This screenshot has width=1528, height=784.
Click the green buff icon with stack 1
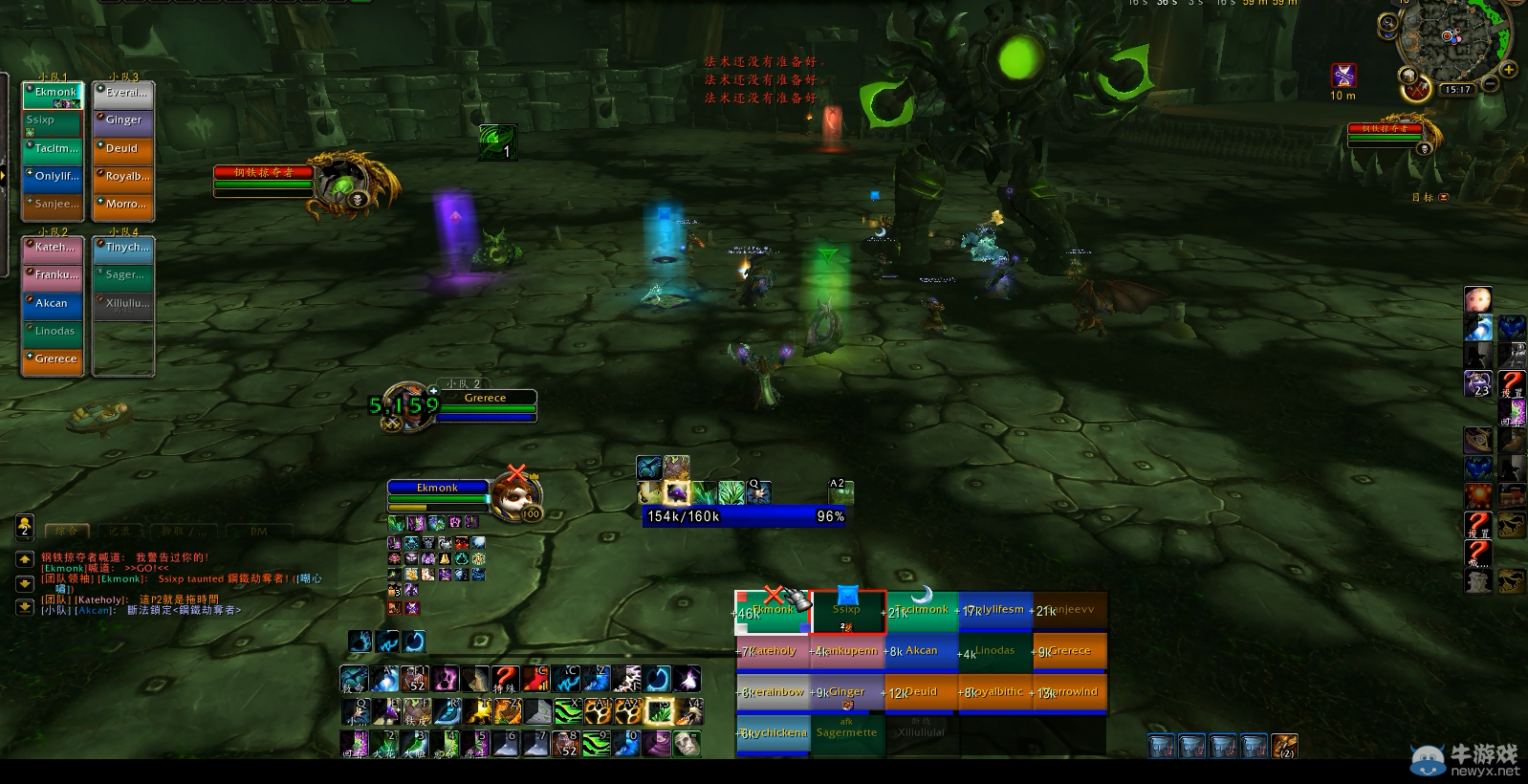(x=497, y=142)
